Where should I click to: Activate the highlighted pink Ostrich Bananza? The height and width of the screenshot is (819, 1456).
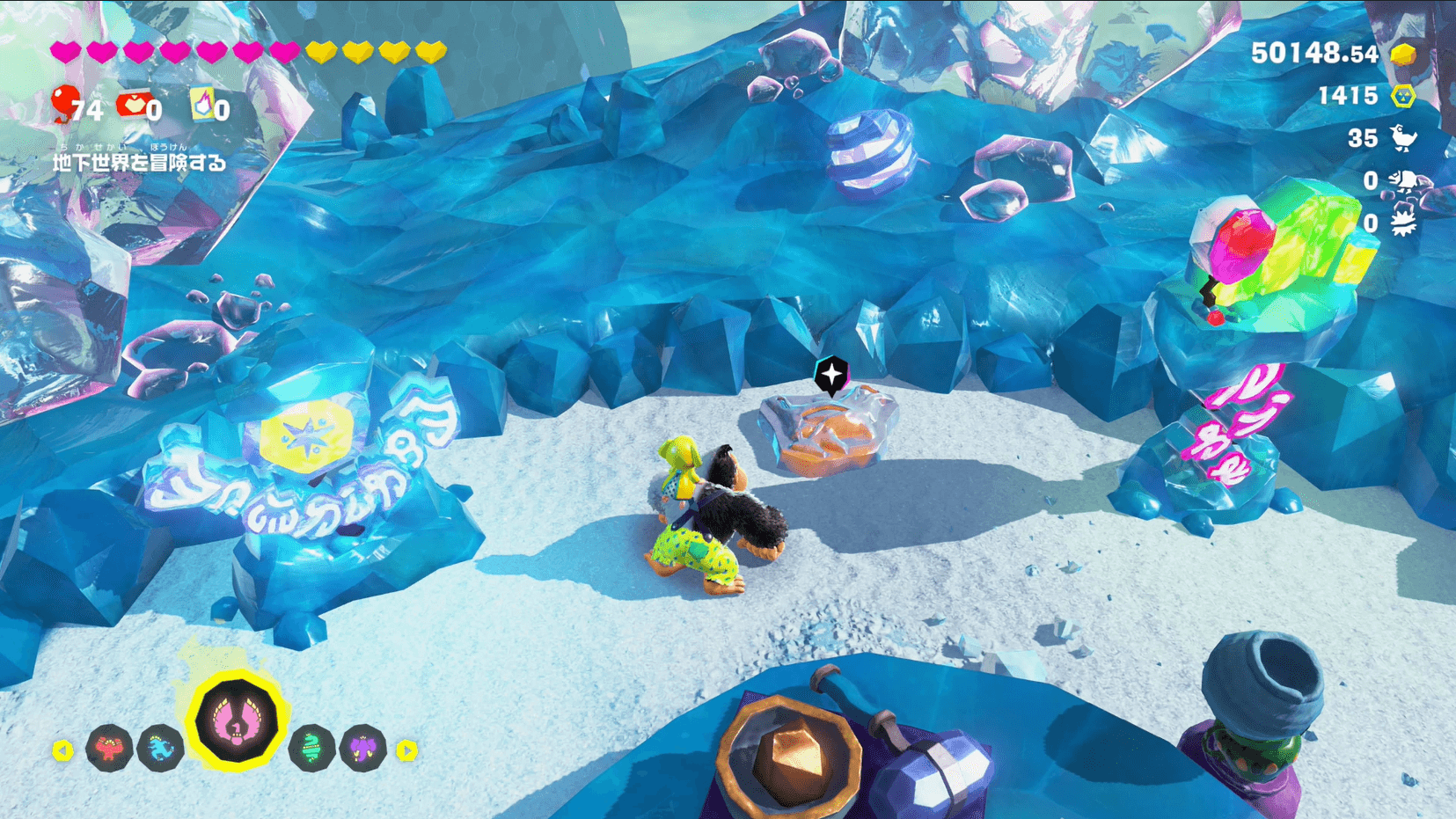(x=236, y=721)
